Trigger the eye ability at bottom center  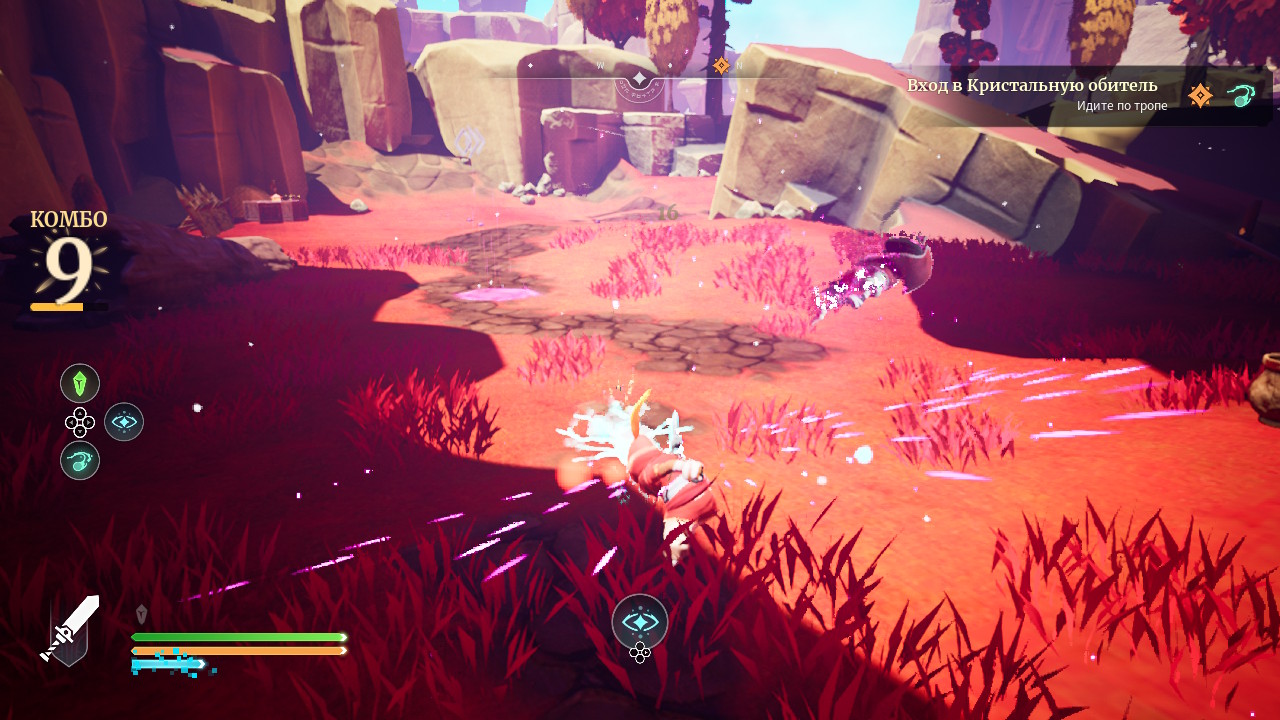pyautogui.click(x=640, y=621)
